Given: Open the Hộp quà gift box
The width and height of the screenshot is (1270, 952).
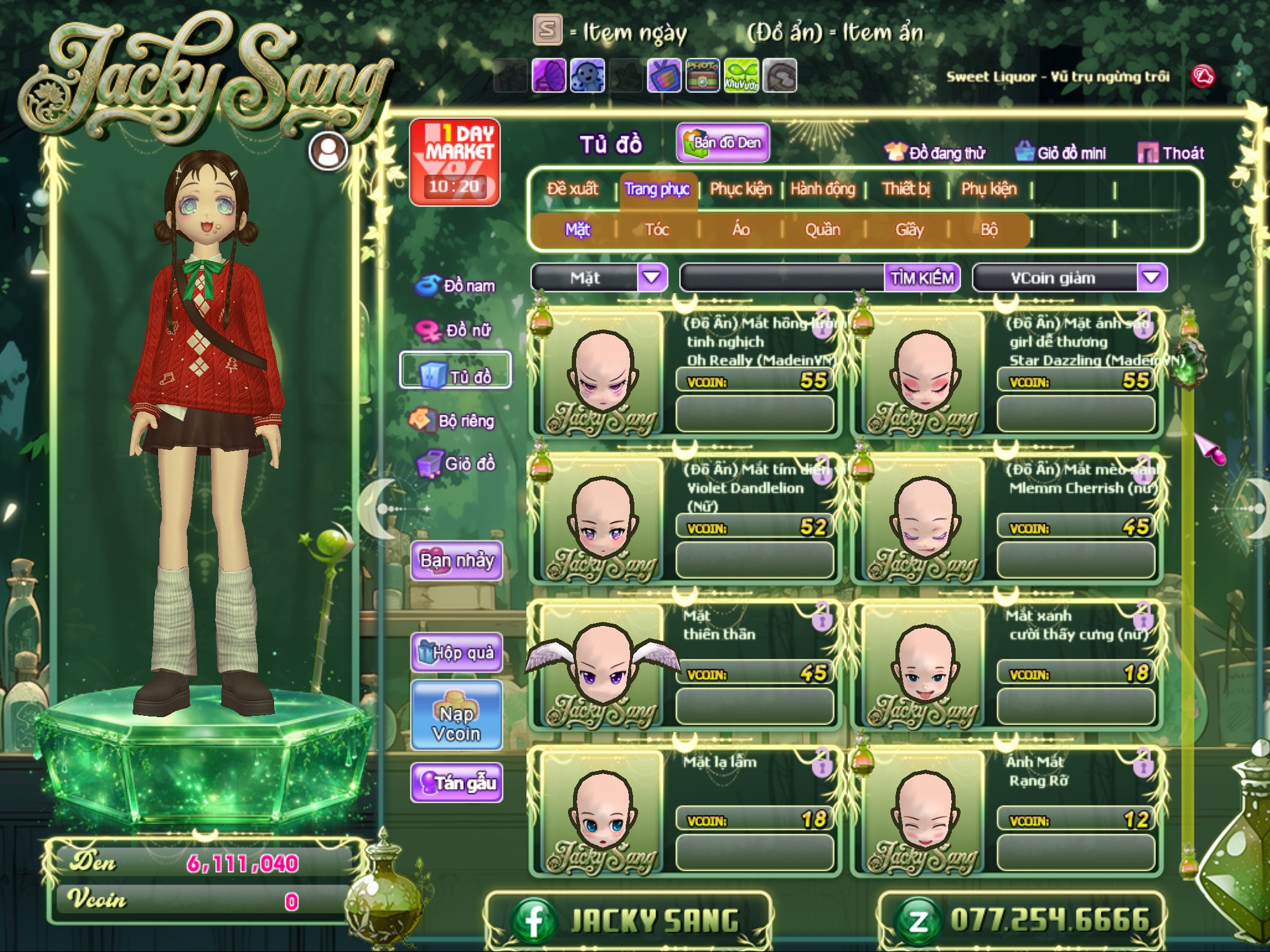Looking at the screenshot, I should (x=456, y=653).
